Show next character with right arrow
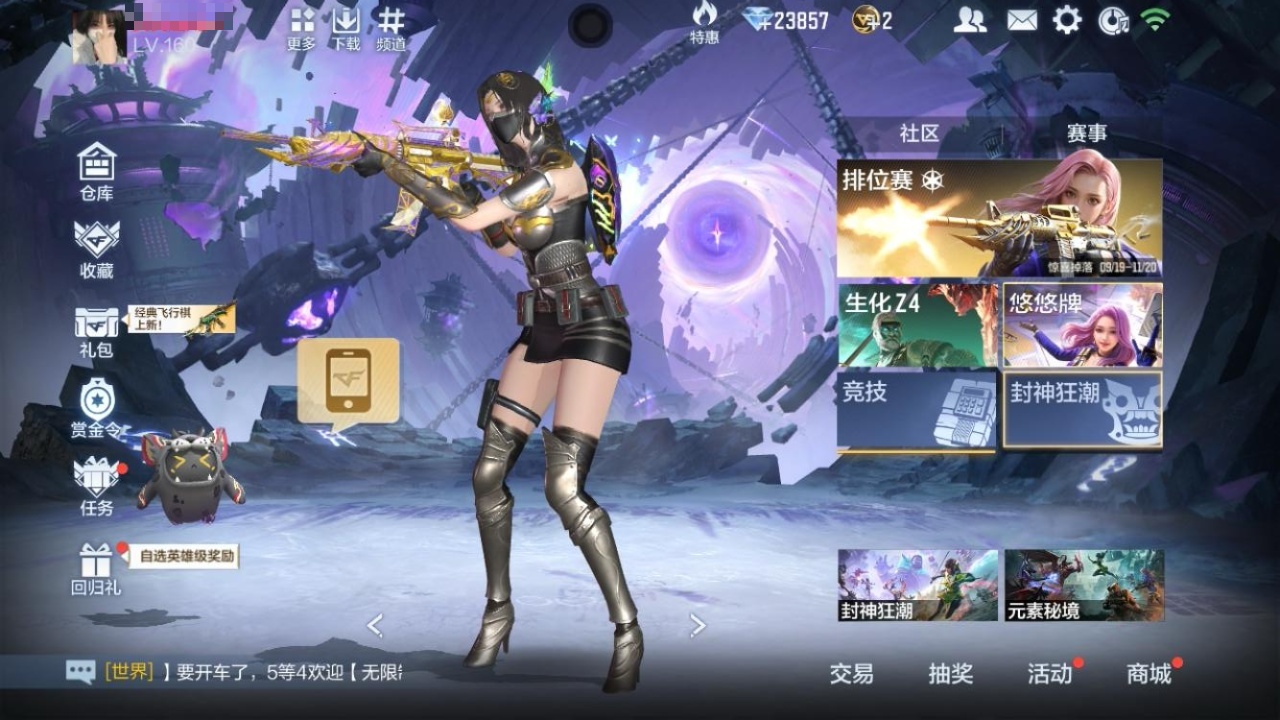Image resolution: width=1280 pixels, height=720 pixels. pos(698,626)
